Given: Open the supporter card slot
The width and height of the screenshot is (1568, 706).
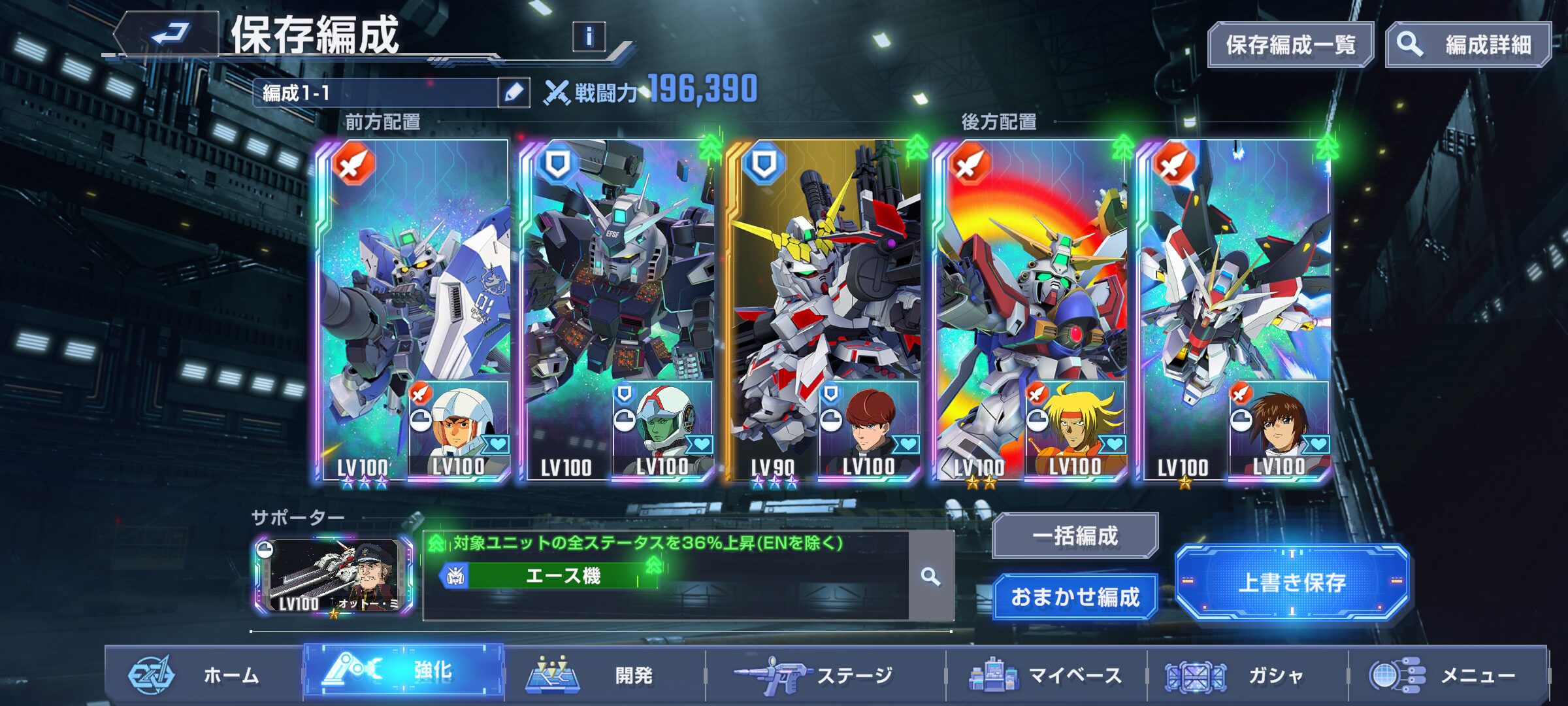Looking at the screenshot, I should [x=334, y=576].
